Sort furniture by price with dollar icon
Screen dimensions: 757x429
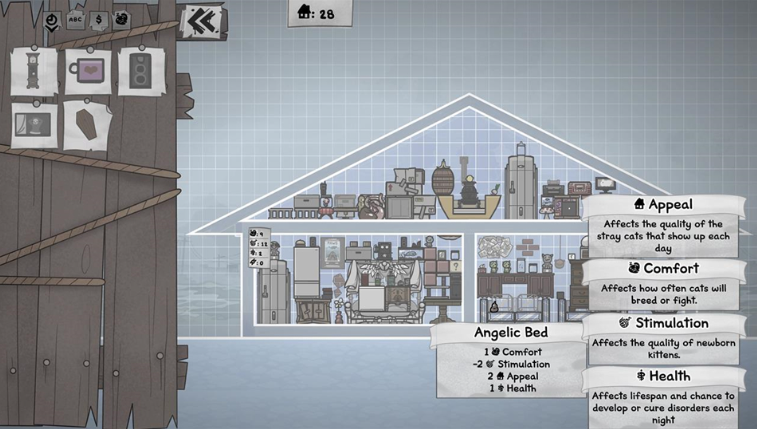click(x=98, y=20)
